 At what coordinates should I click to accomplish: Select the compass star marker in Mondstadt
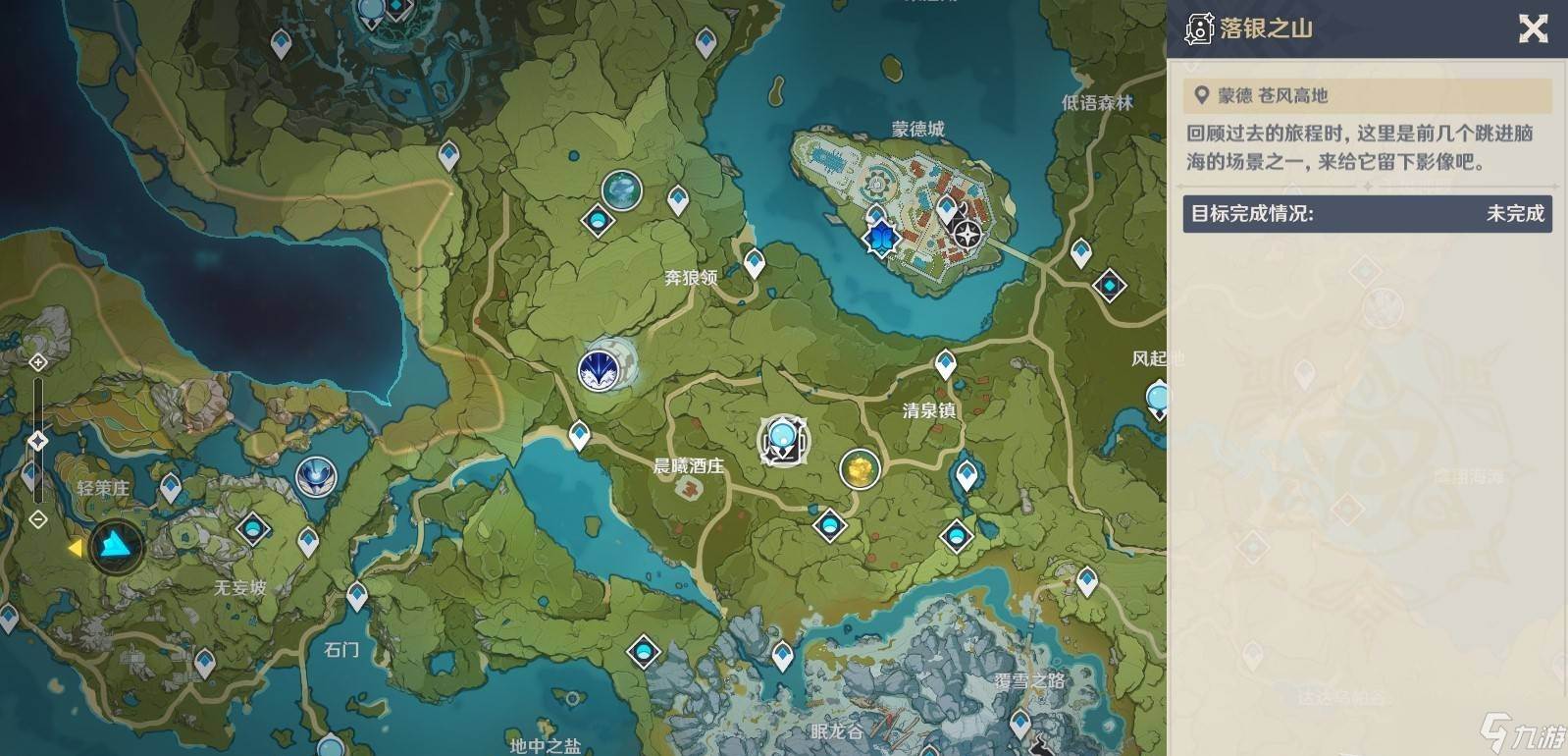[967, 235]
